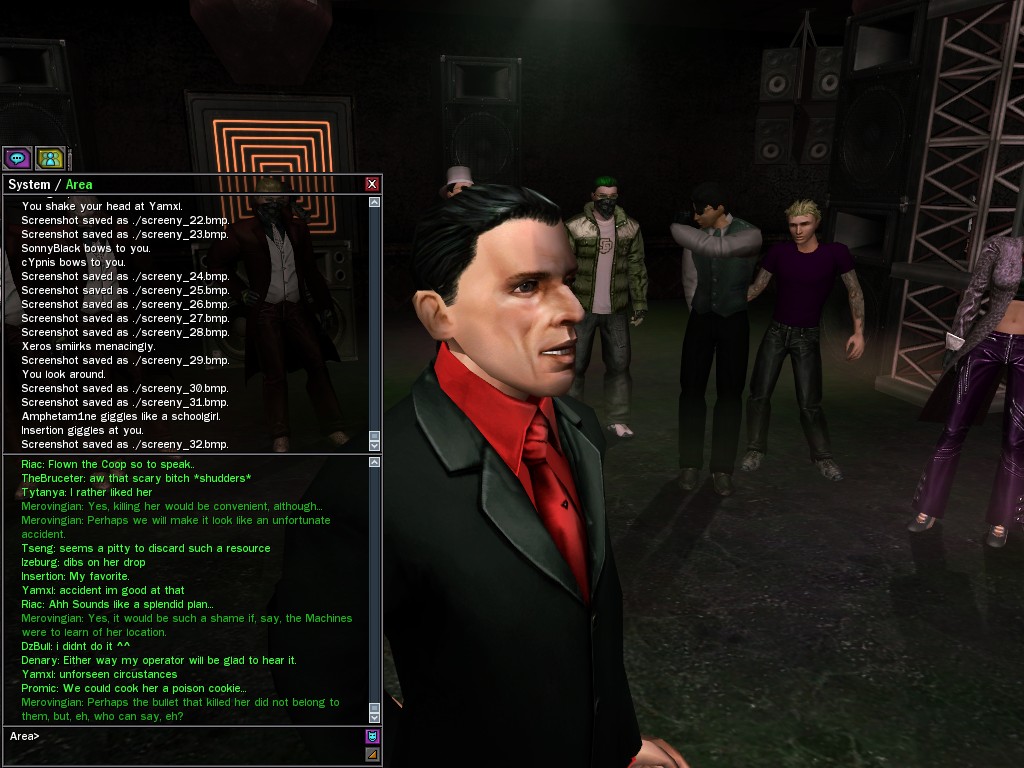Open the yellow people group icon
Image resolution: width=1024 pixels, height=768 pixels.
[50, 158]
